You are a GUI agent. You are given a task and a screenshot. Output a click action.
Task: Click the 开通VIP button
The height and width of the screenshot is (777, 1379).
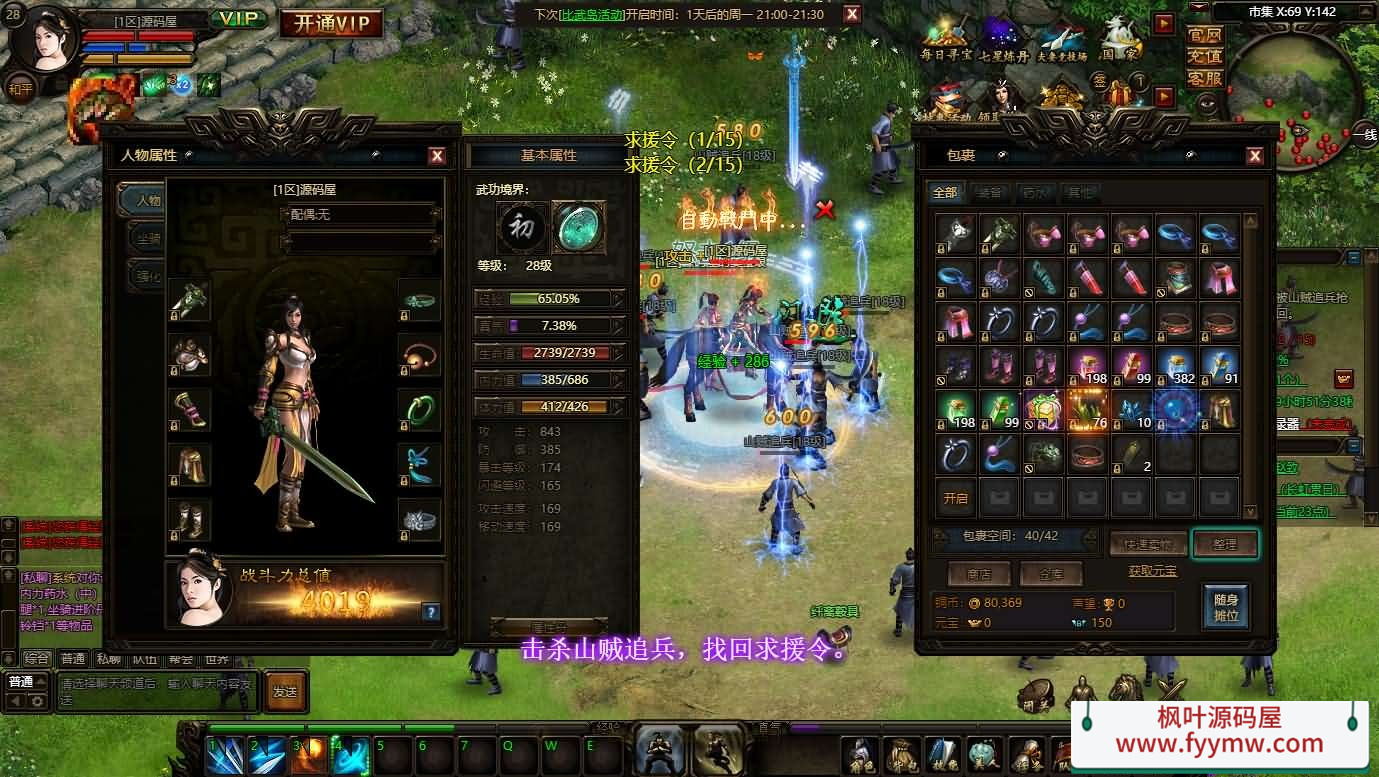(331, 23)
